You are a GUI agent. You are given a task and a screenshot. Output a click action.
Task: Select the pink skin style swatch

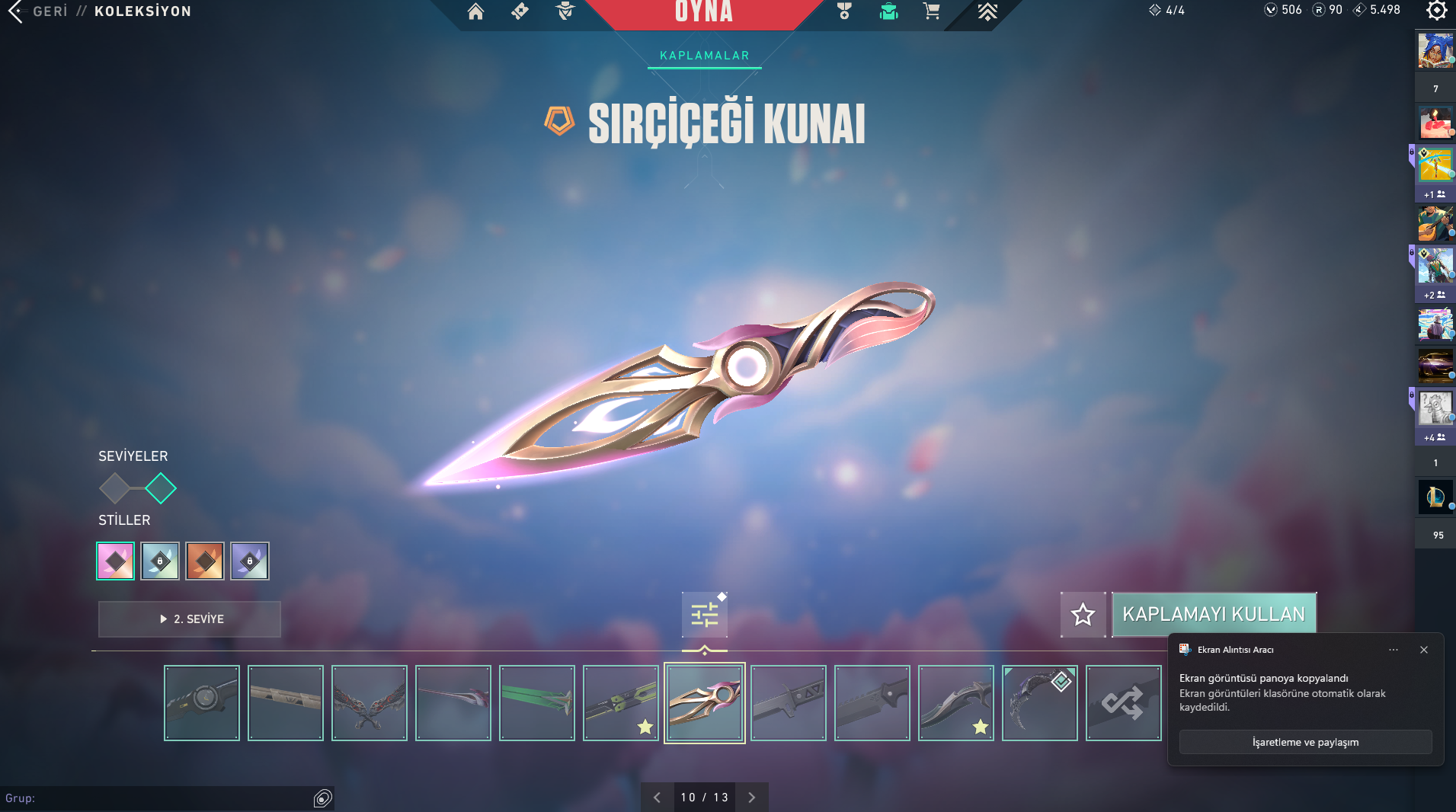coord(115,561)
